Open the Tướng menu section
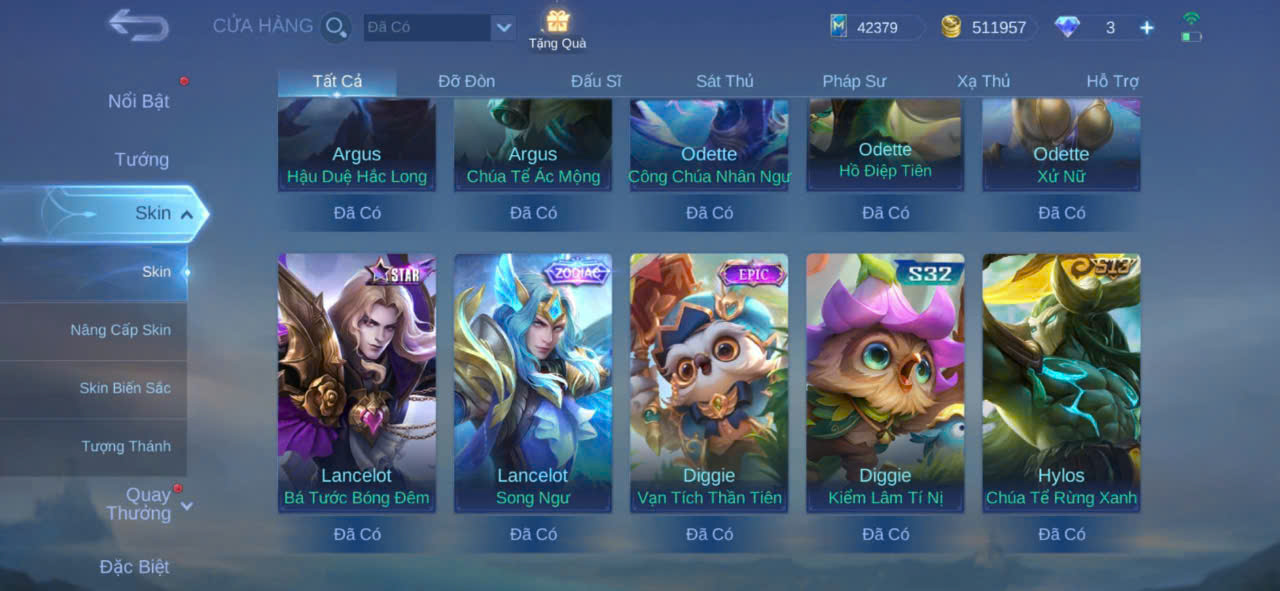This screenshot has width=1280, height=591. click(x=141, y=159)
